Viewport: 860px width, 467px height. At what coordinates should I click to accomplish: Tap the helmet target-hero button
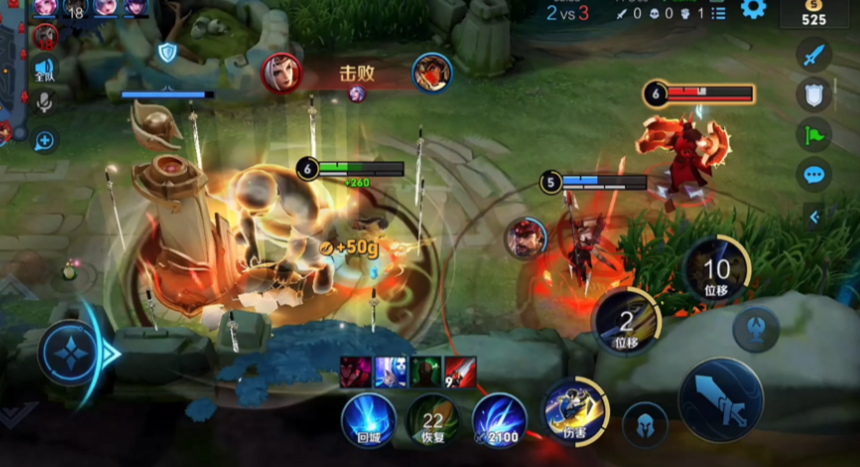pos(645,423)
